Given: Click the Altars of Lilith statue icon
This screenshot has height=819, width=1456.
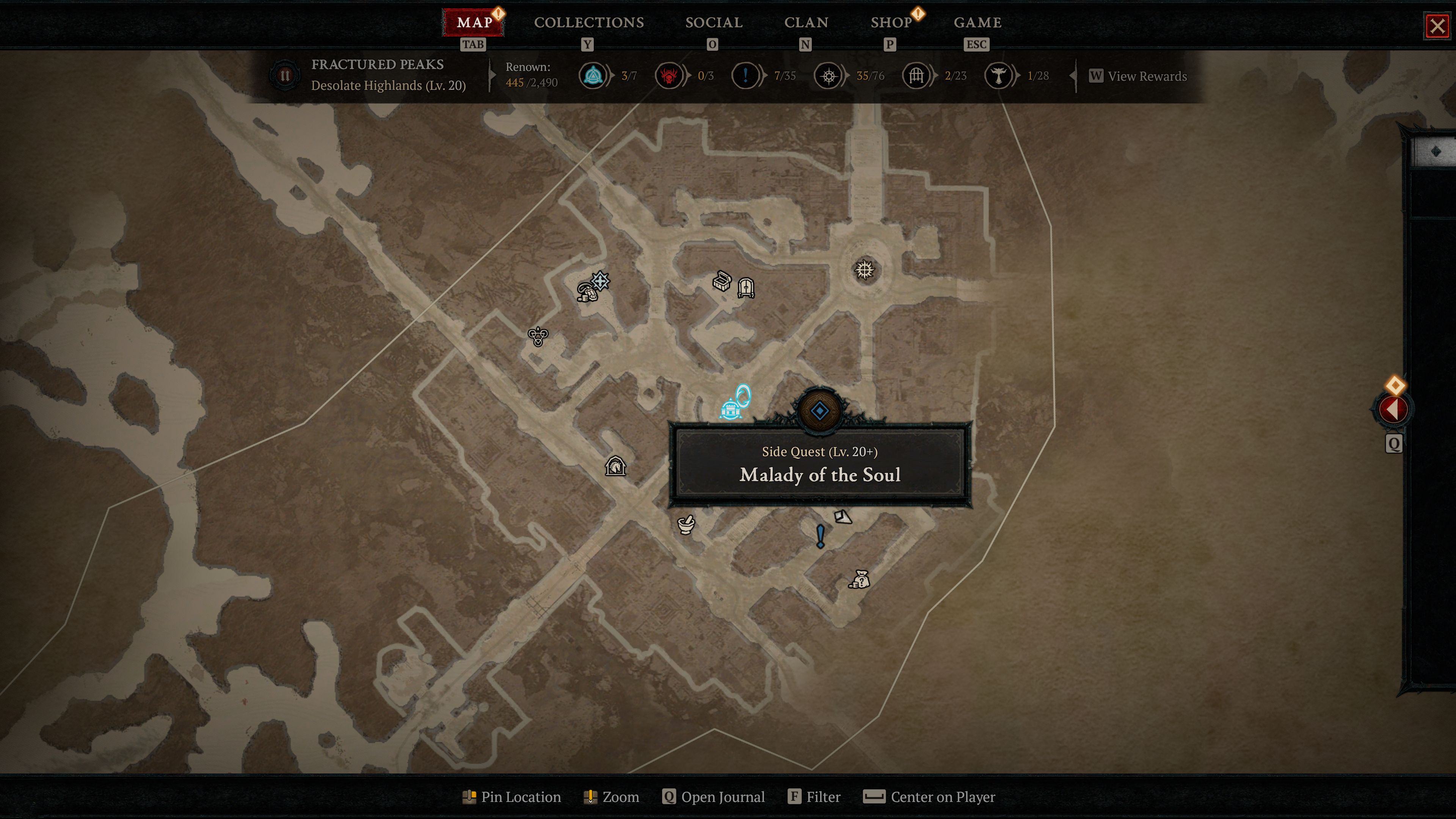Looking at the screenshot, I should click(x=998, y=76).
